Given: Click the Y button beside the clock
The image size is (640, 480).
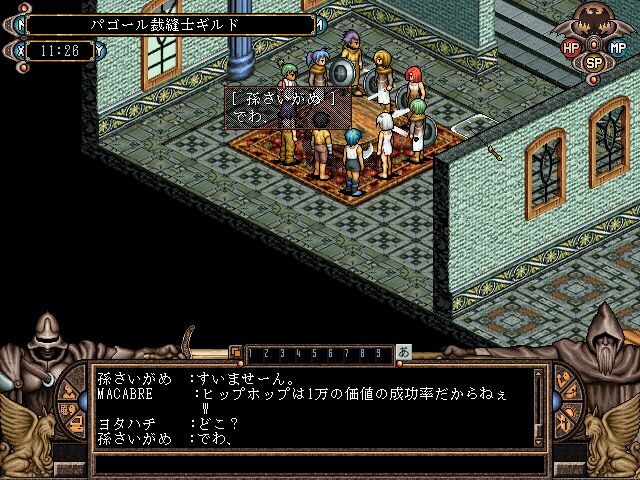Looking at the screenshot, I should (99, 49).
